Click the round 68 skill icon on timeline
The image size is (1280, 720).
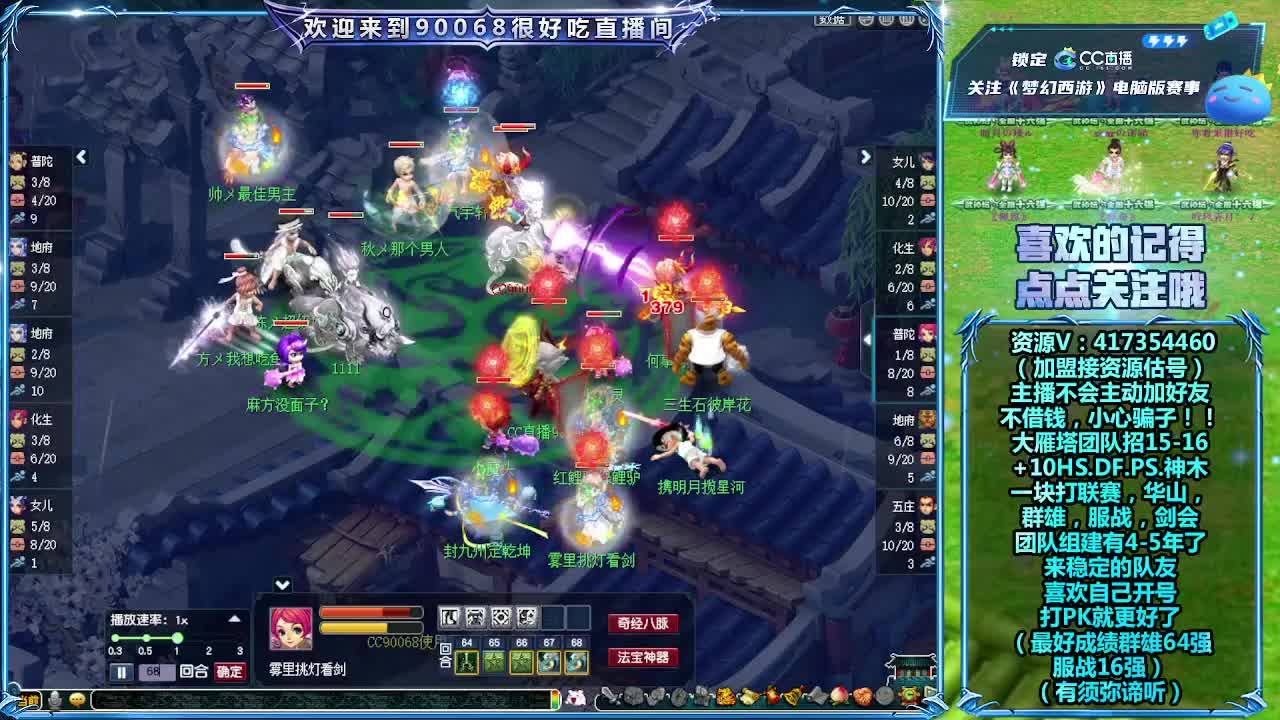(576, 662)
